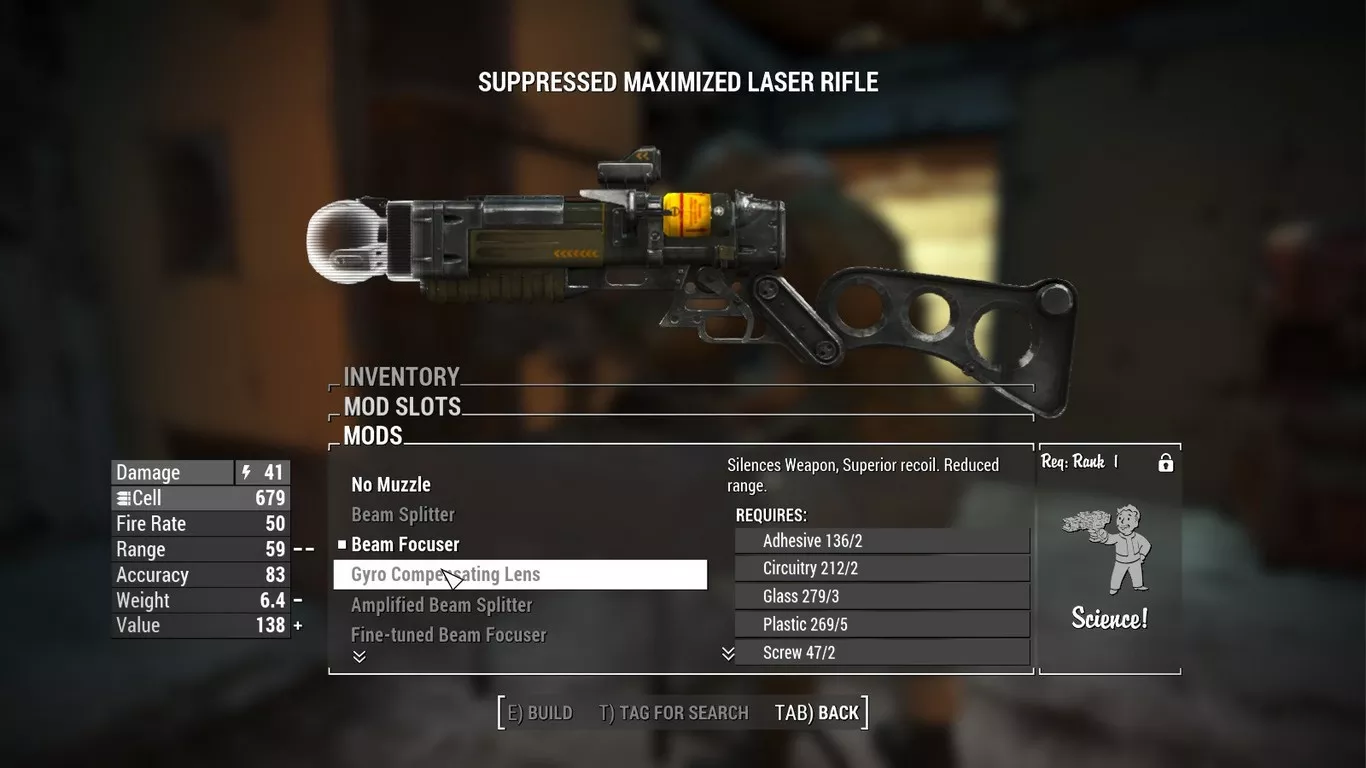Select the Plastic requirement row

pyautogui.click(x=881, y=625)
